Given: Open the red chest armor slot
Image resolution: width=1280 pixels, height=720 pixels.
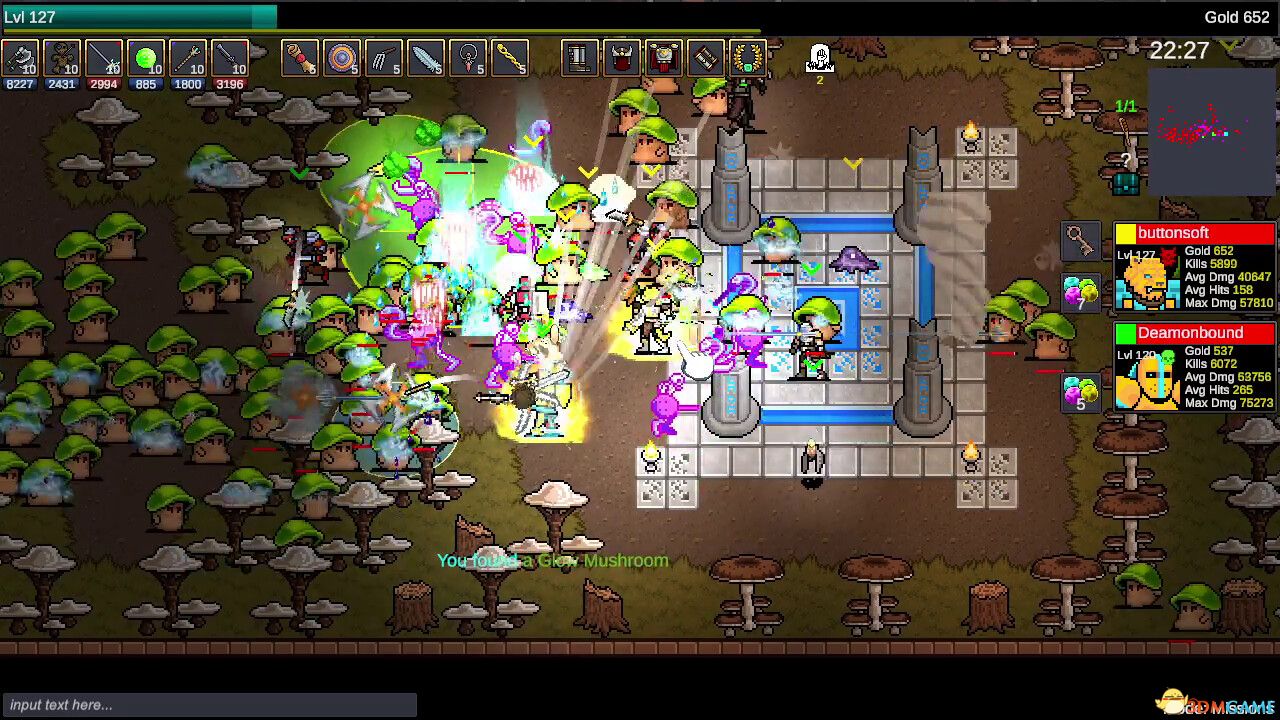Looking at the screenshot, I should tap(663, 58).
